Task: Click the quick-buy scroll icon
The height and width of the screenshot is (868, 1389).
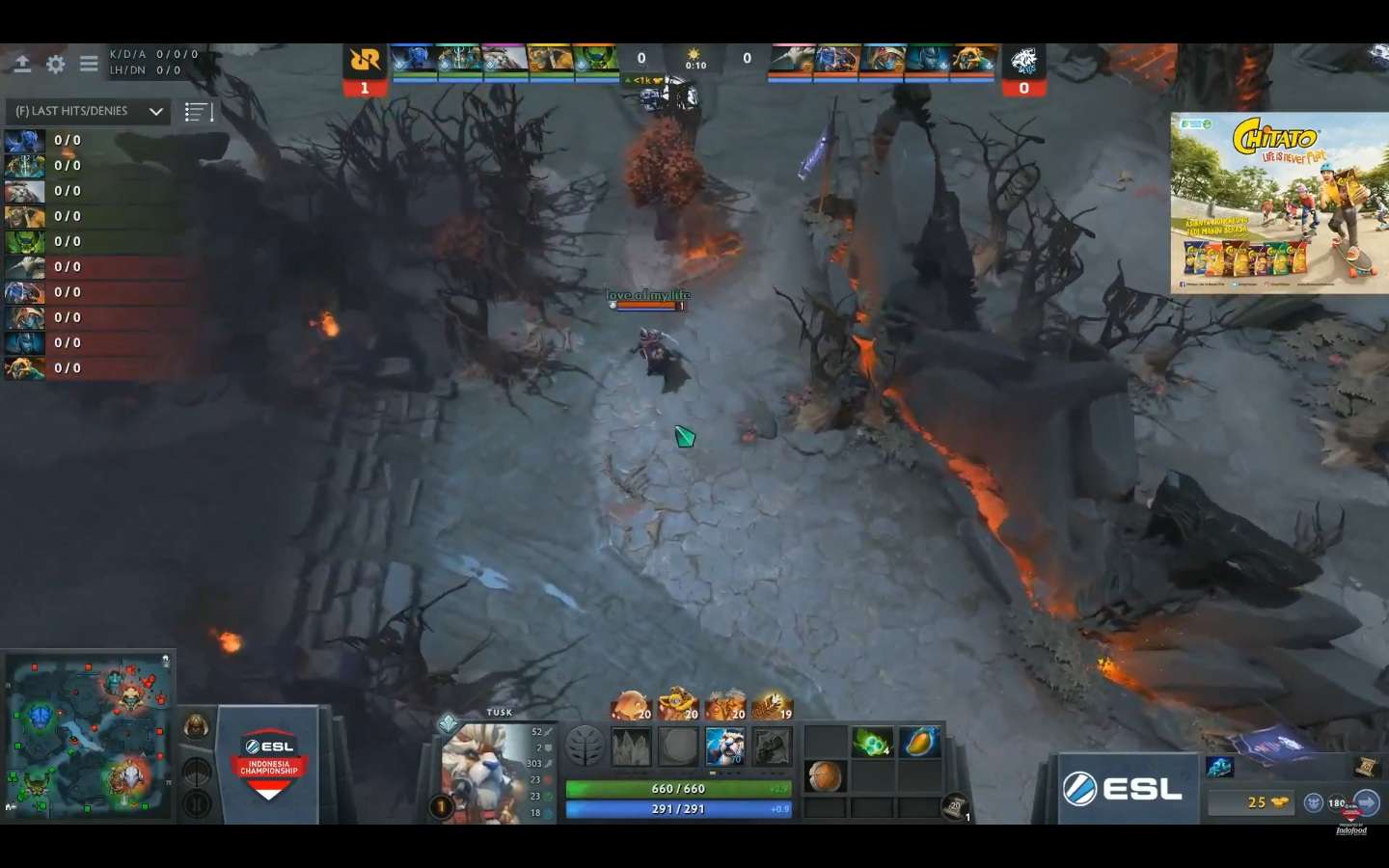Action: (x=1366, y=767)
